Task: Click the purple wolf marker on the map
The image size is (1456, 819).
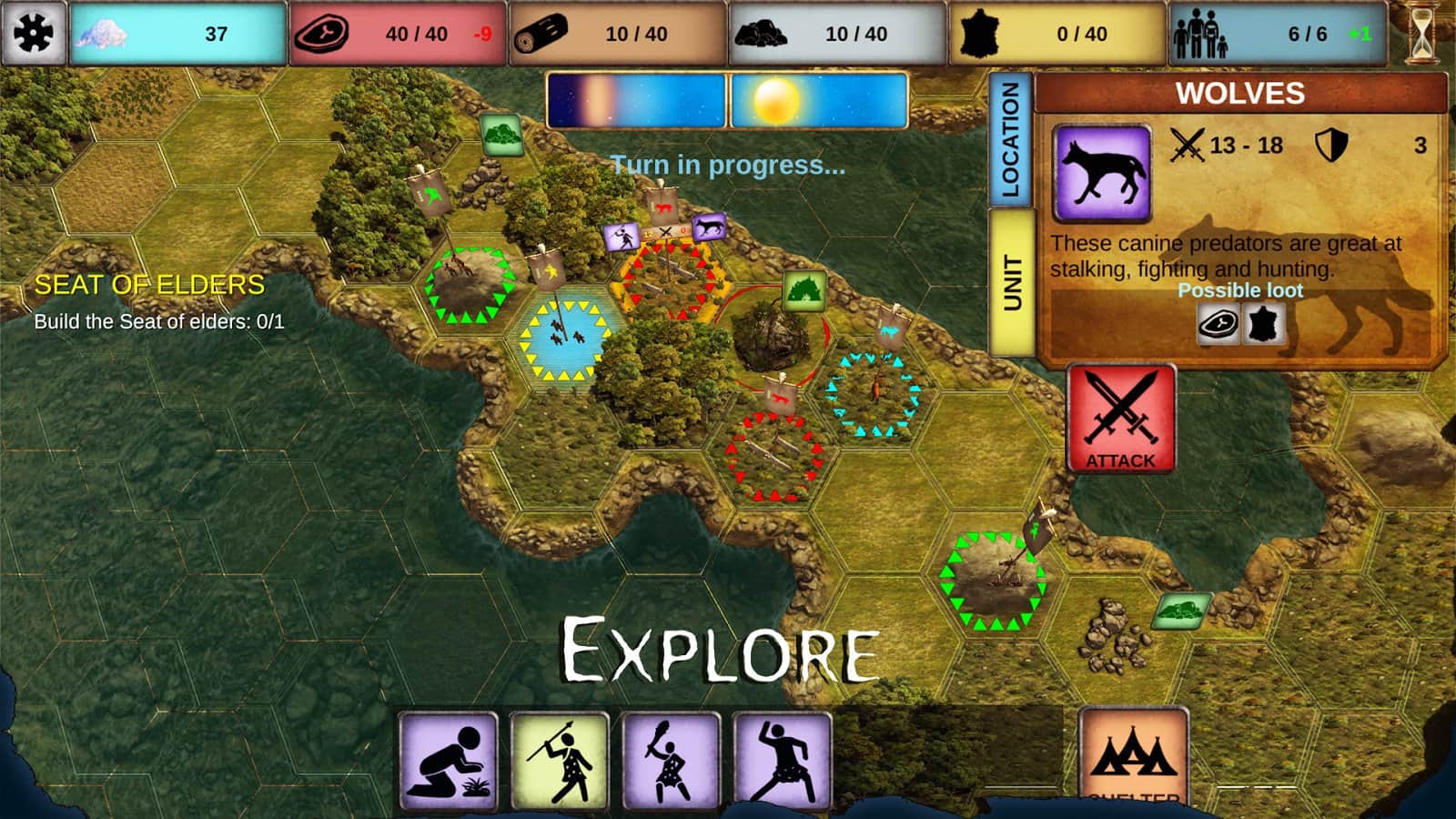Action: (709, 227)
